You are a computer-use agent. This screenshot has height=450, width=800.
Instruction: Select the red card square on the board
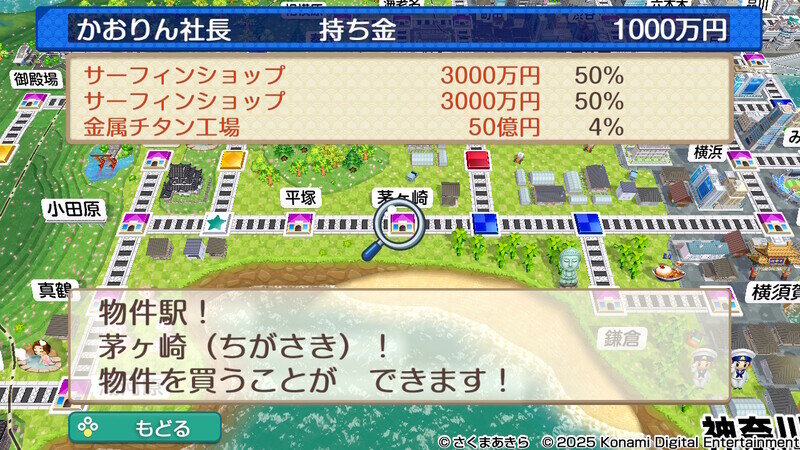[x=478, y=158]
